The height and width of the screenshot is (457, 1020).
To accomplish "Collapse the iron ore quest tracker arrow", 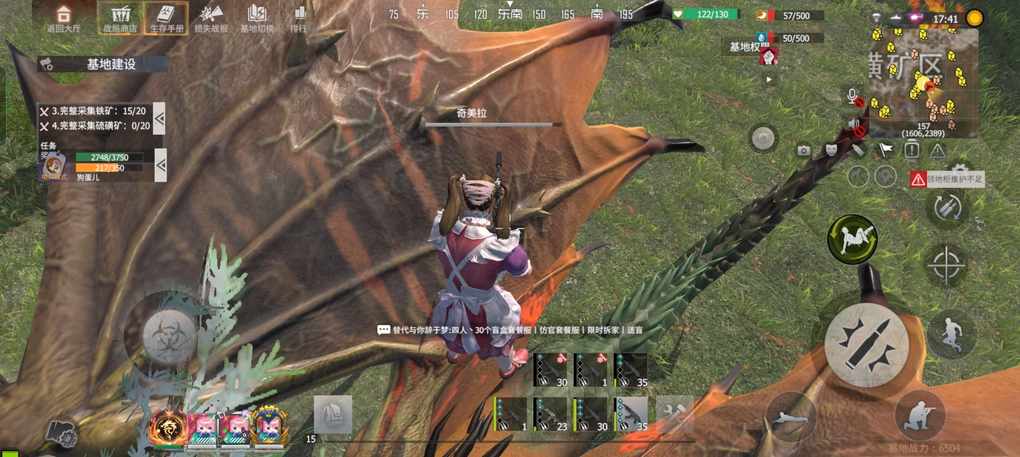I will [x=159, y=118].
